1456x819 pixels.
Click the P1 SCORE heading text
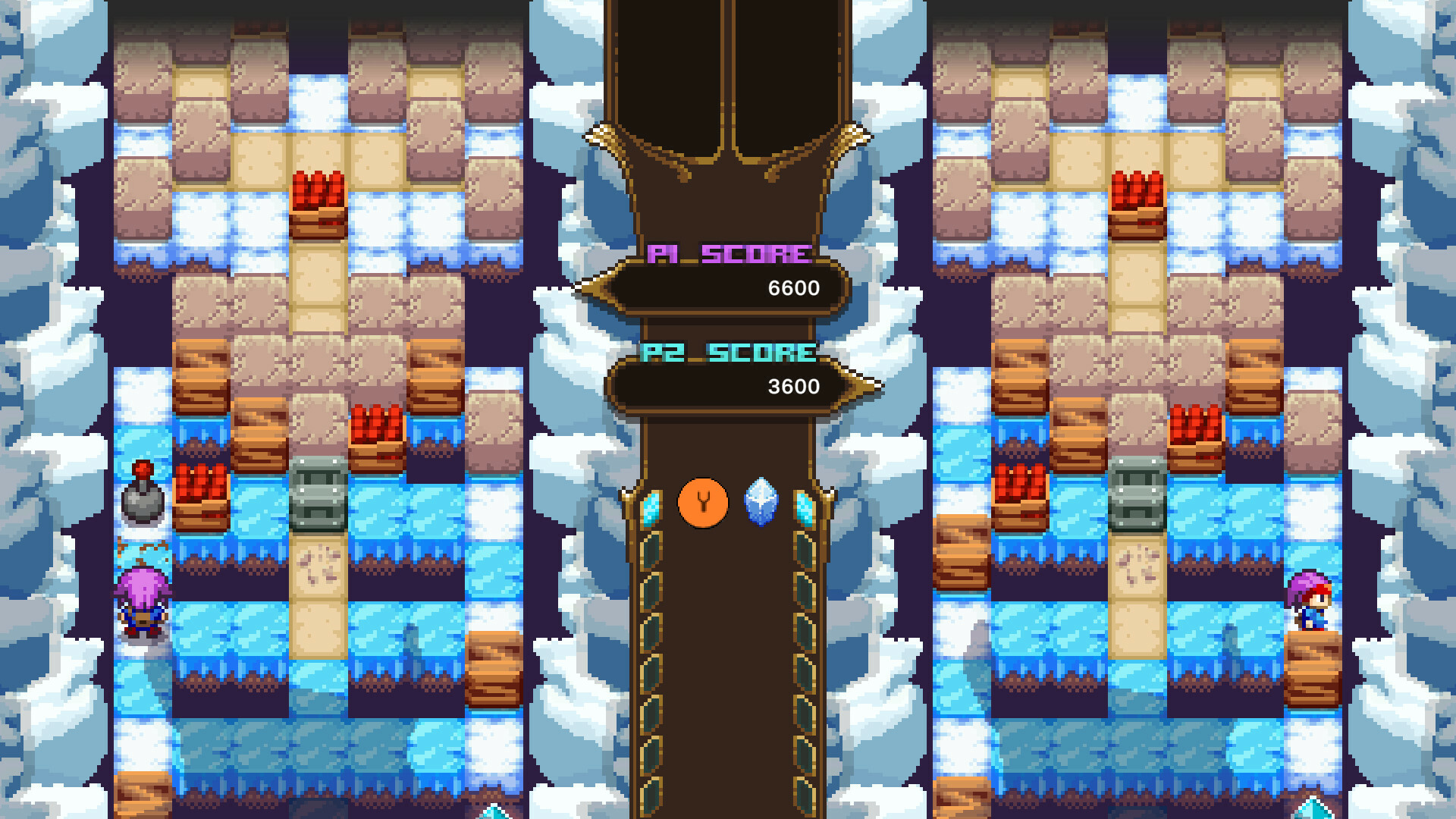pos(730,255)
